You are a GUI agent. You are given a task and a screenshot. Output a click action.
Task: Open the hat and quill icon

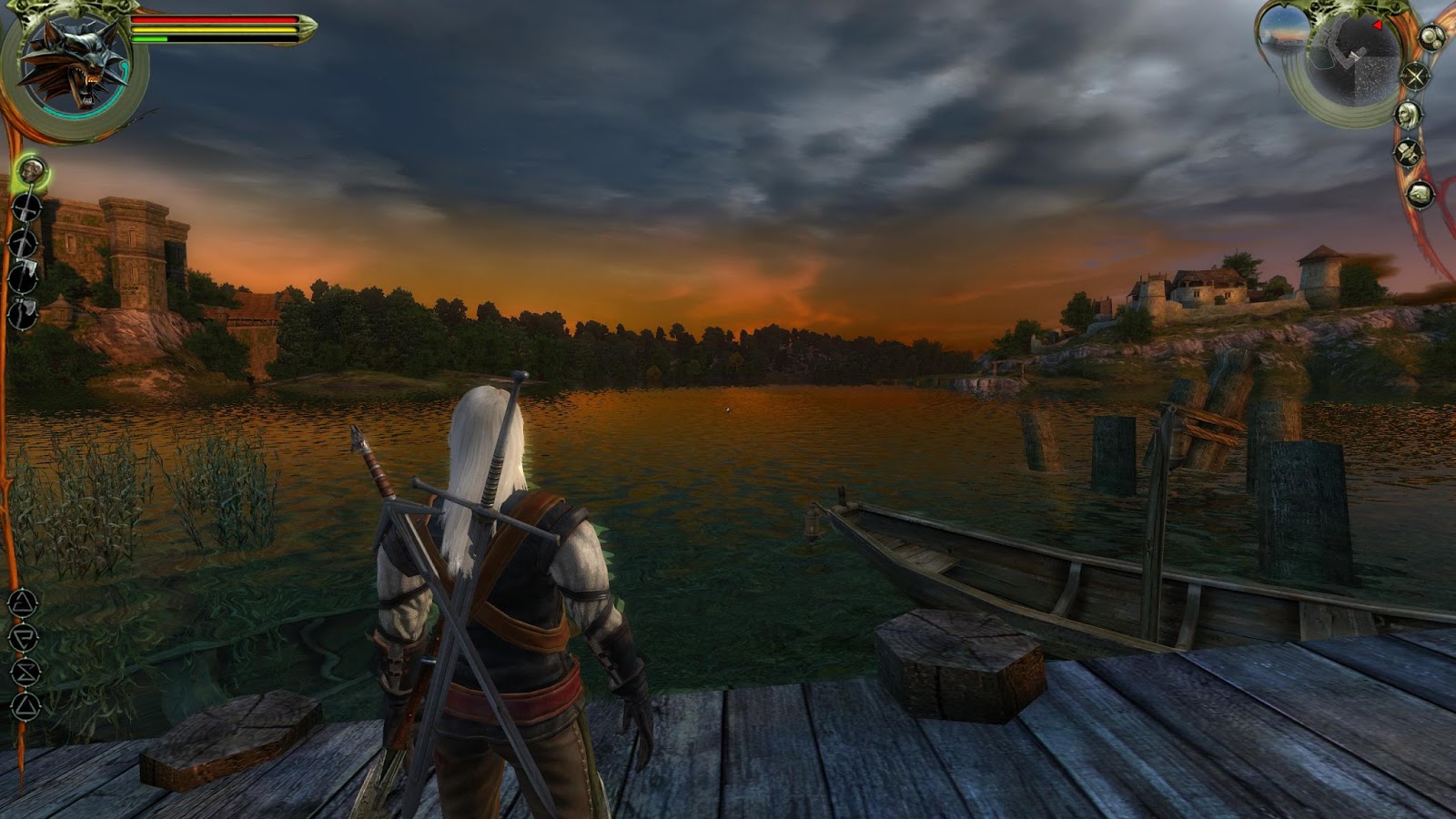[x=1409, y=152]
